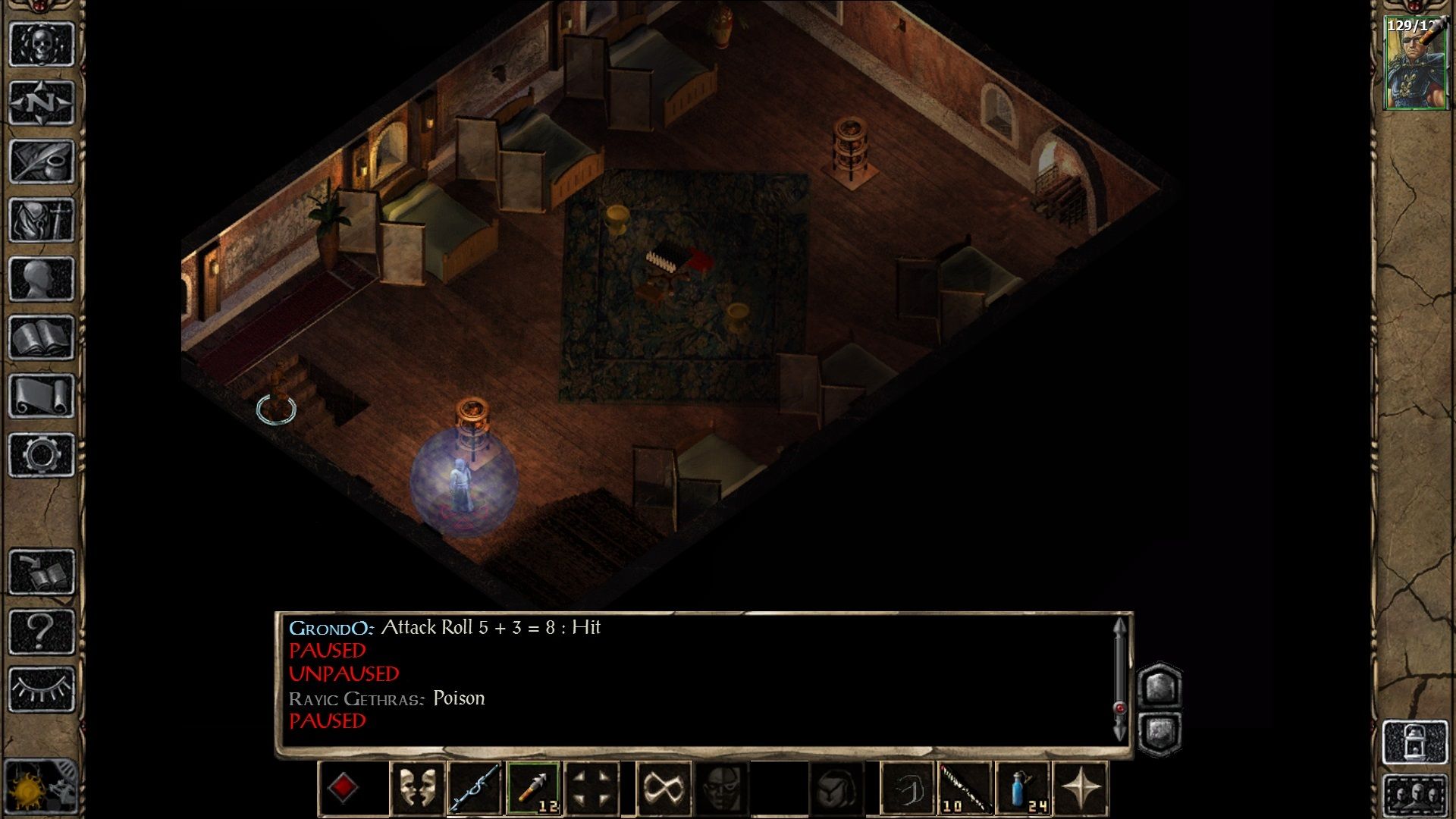Show the character record head icon
This screenshot has width=1456, height=819.
click(41, 278)
